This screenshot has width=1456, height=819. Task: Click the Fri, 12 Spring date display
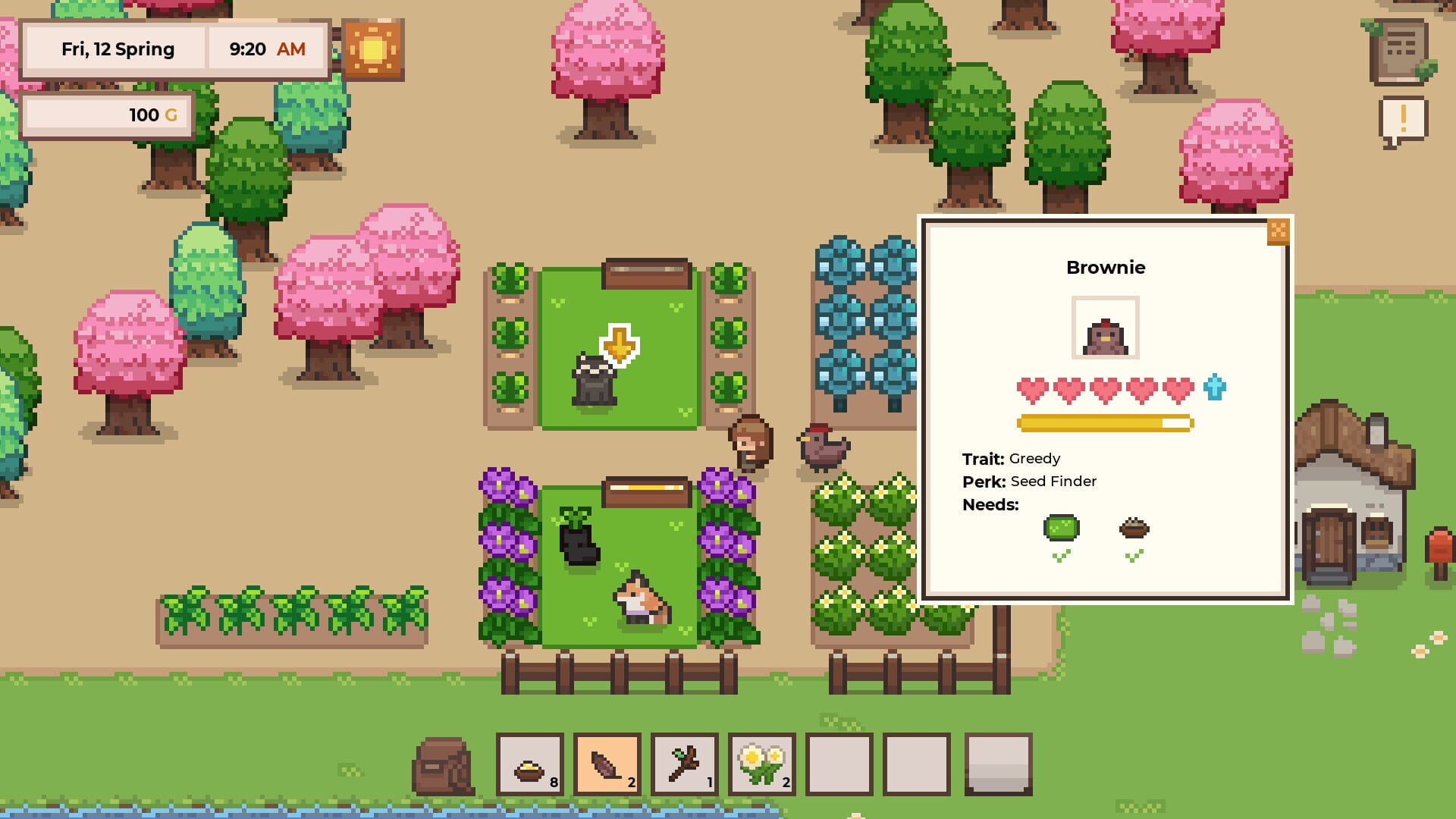click(116, 49)
